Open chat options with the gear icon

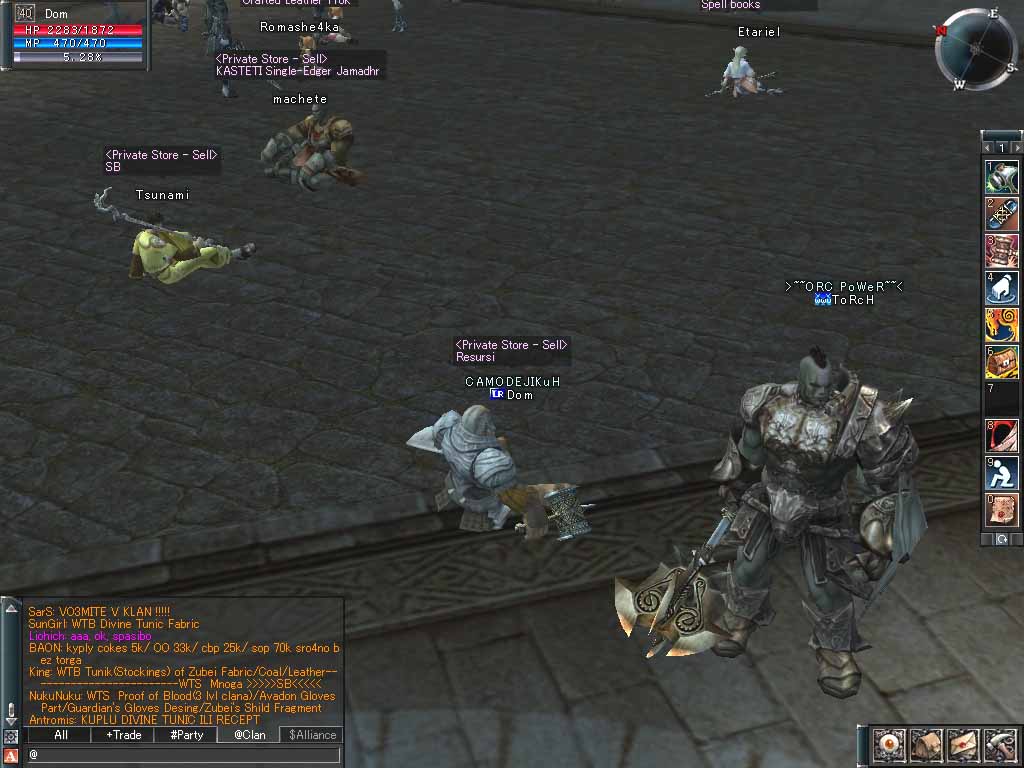[x=11, y=737]
